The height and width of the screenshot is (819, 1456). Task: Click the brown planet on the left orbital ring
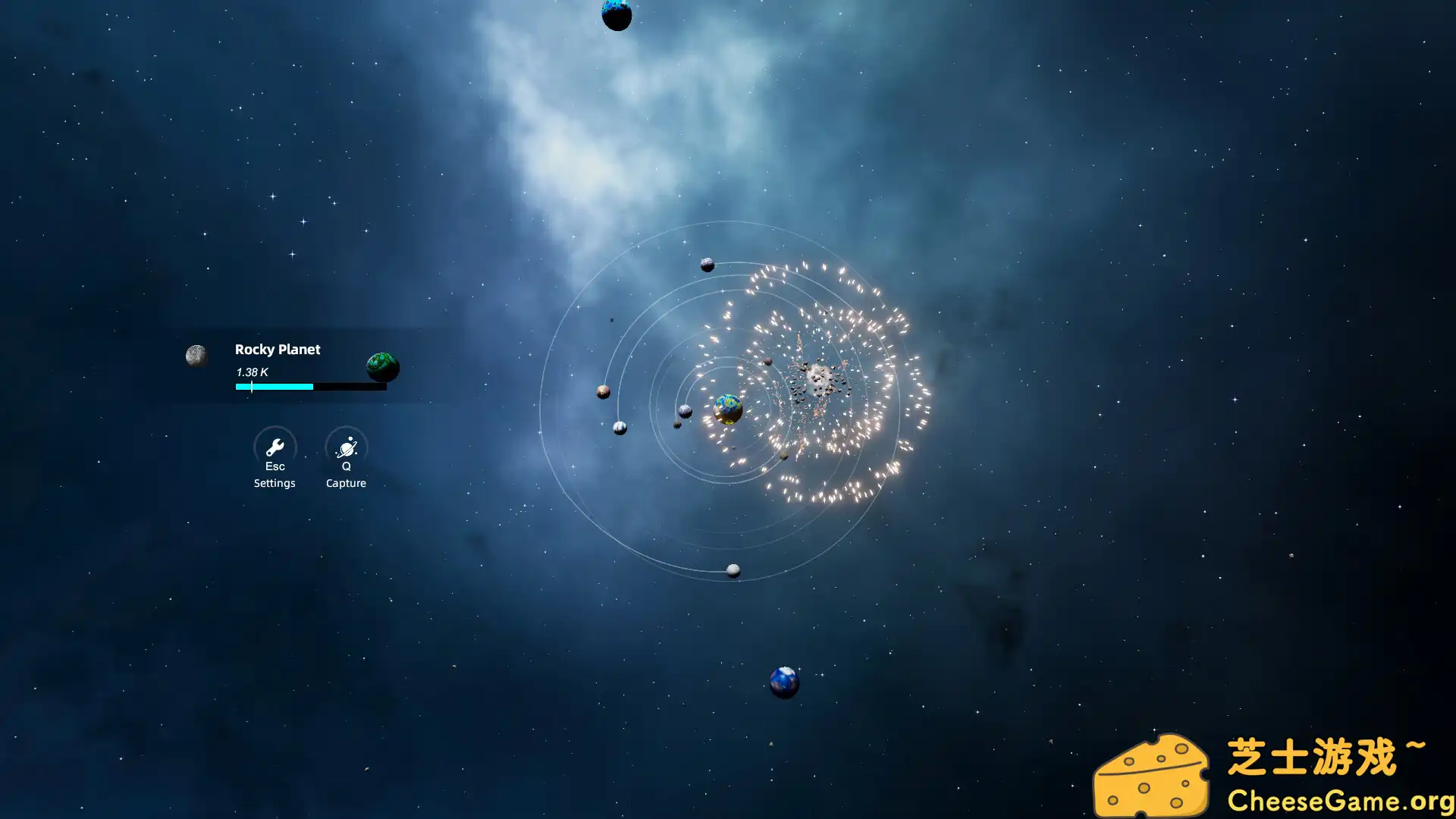pos(601,392)
